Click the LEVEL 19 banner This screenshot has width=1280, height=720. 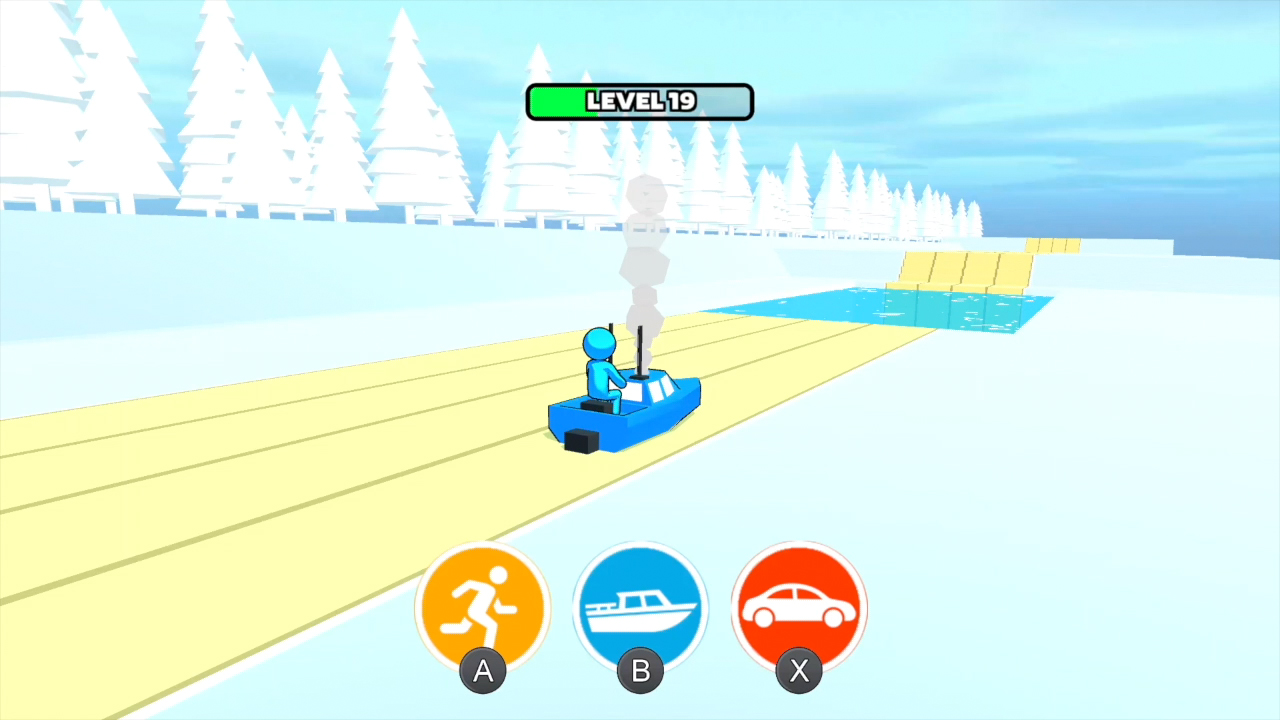[x=640, y=101]
